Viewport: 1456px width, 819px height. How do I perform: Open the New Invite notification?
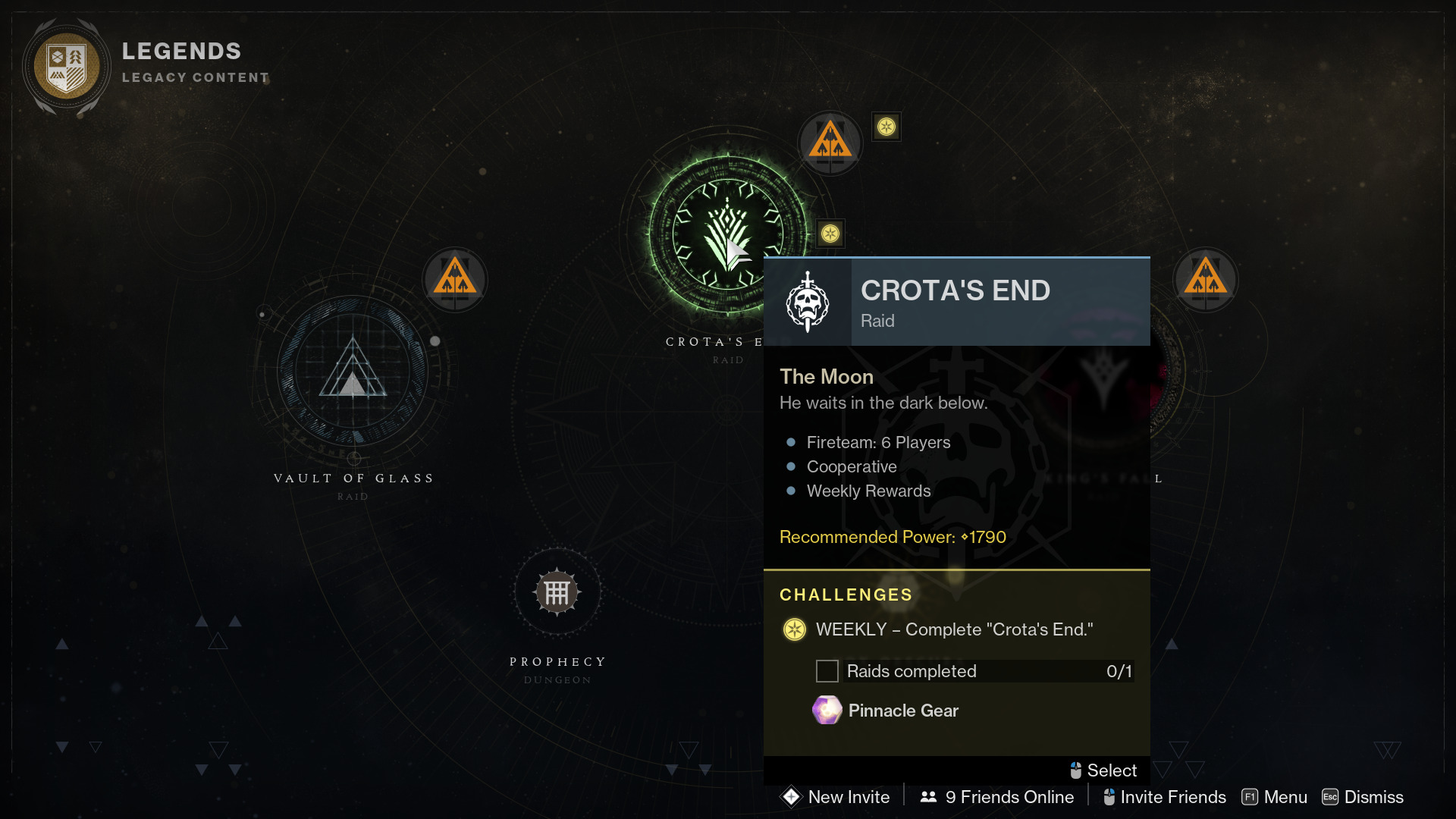836,797
